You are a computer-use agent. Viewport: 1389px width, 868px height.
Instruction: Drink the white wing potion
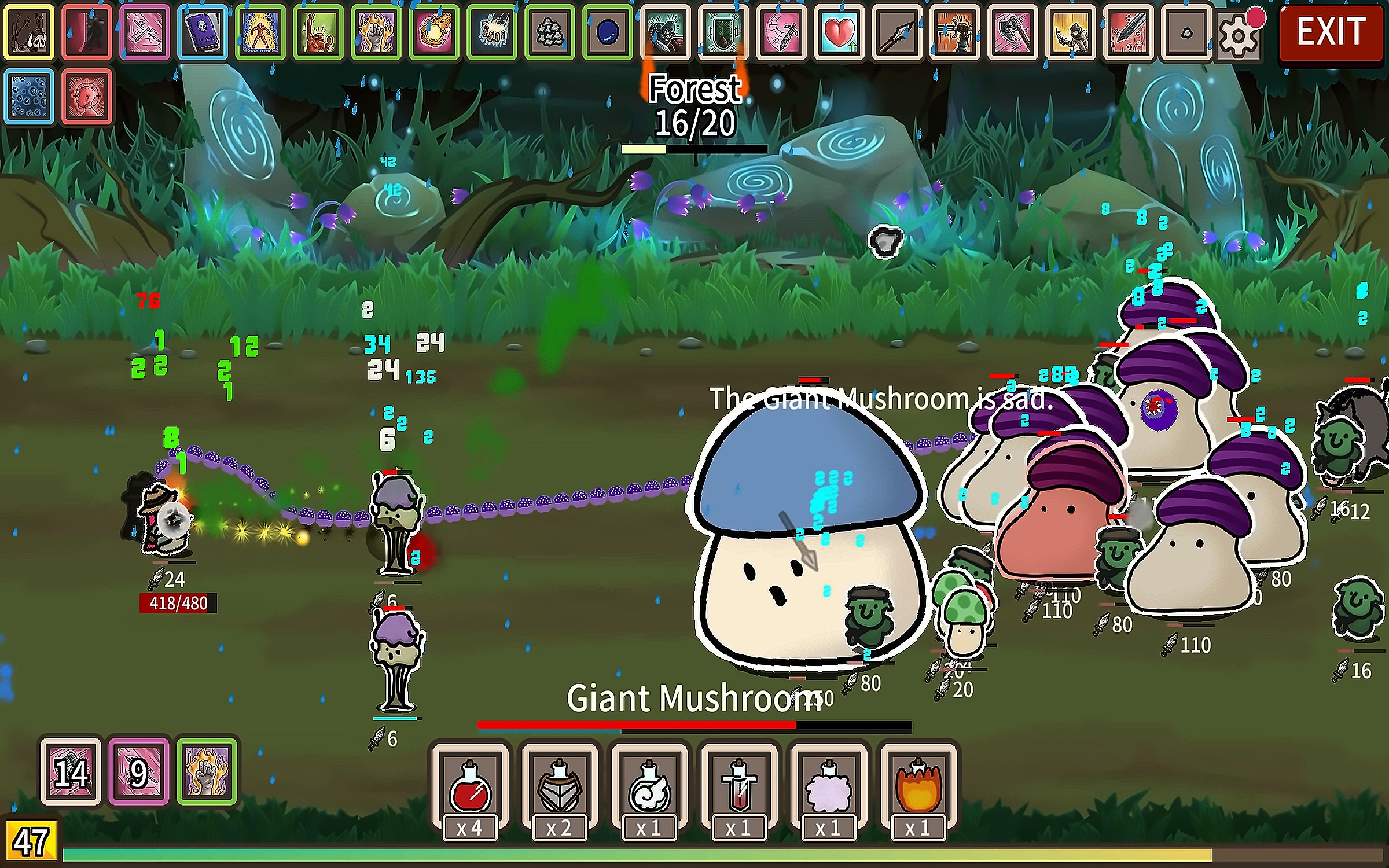point(649,787)
